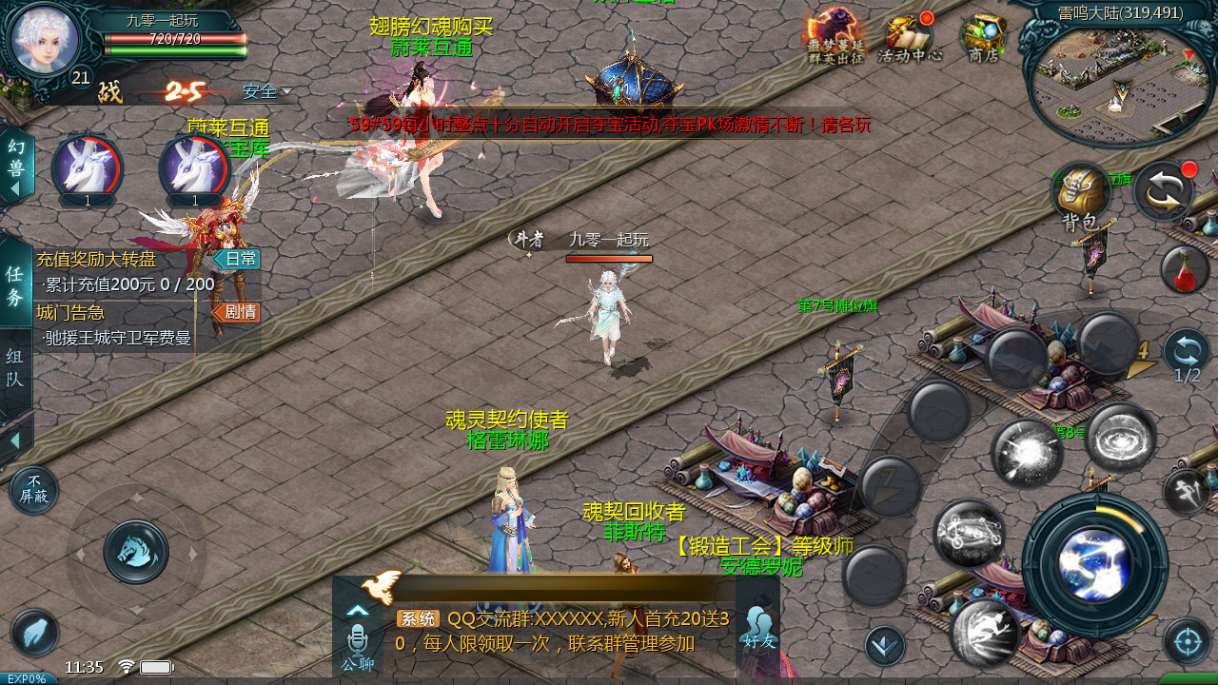Screen dimensions: 1218x685
Task: Activate the large blue lightning attack skill
Action: [1094, 565]
